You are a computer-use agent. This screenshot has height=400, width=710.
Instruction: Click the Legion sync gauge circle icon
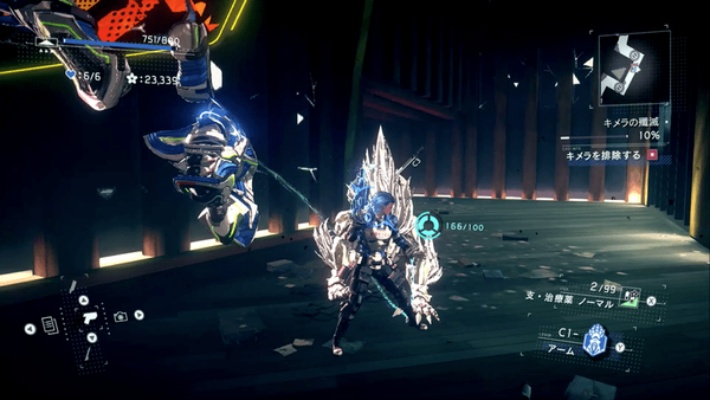429,226
